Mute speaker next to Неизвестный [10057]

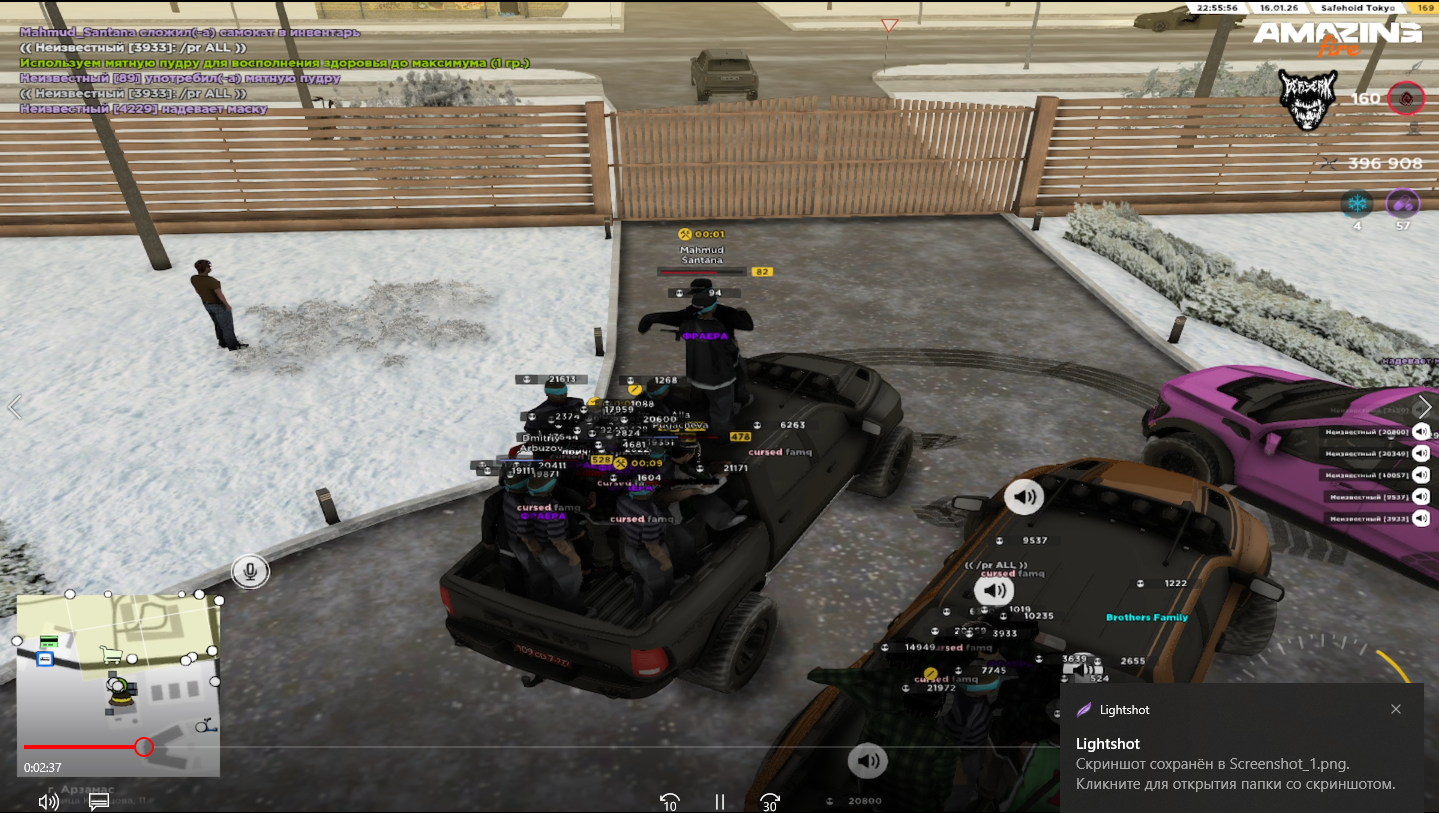pos(1421,475)
